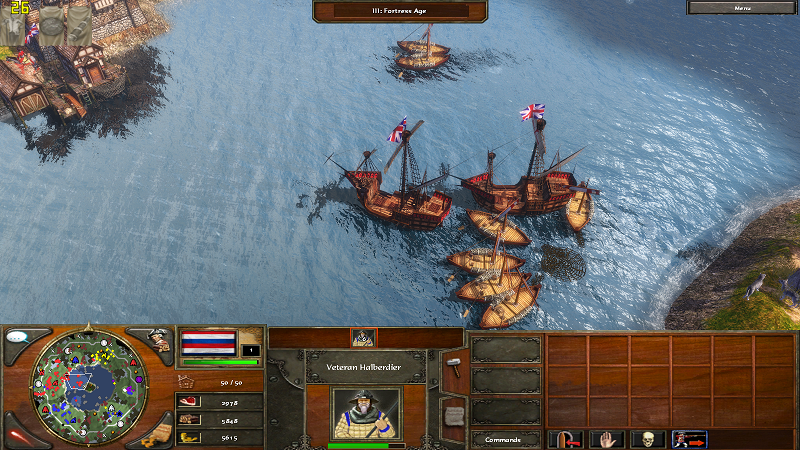This screenshot has width=800, height=450.
Task: Select the soldier with red arrow command
Action: 689,439
